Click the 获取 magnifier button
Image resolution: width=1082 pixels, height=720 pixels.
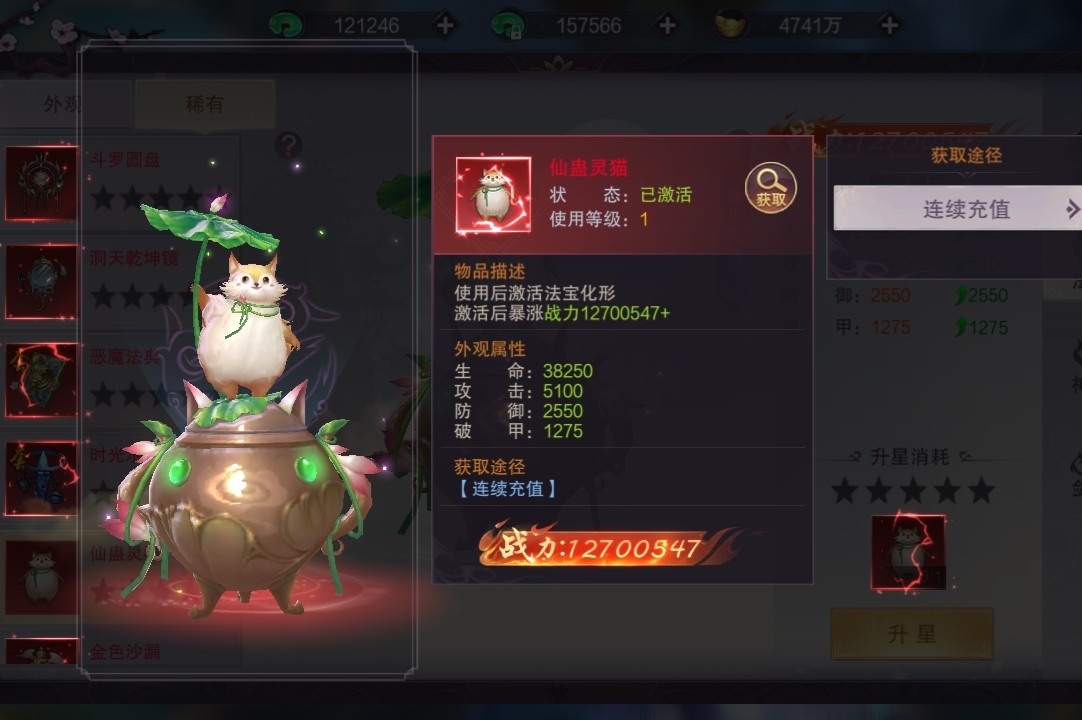pyautogui.click(x=770, y=188)
